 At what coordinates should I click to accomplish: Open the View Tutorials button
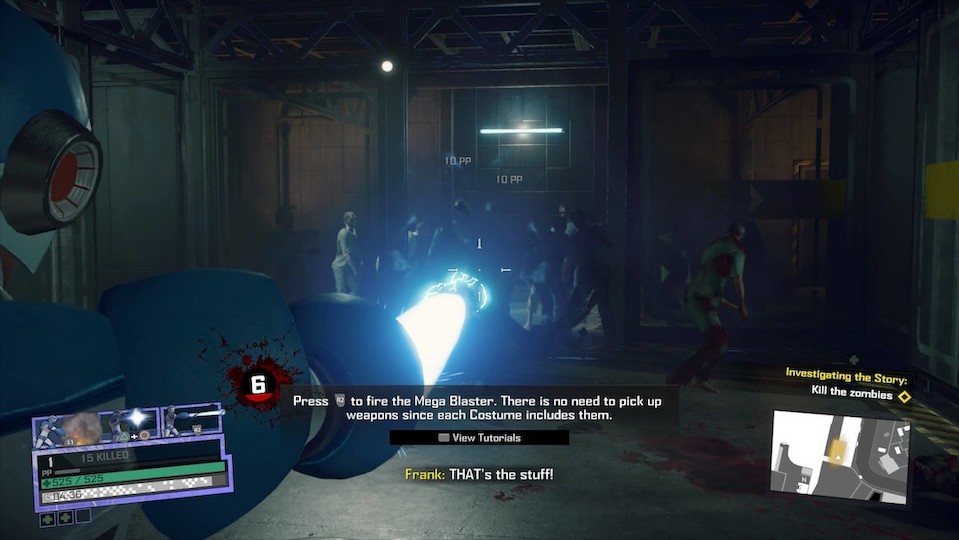coord(479,438)
